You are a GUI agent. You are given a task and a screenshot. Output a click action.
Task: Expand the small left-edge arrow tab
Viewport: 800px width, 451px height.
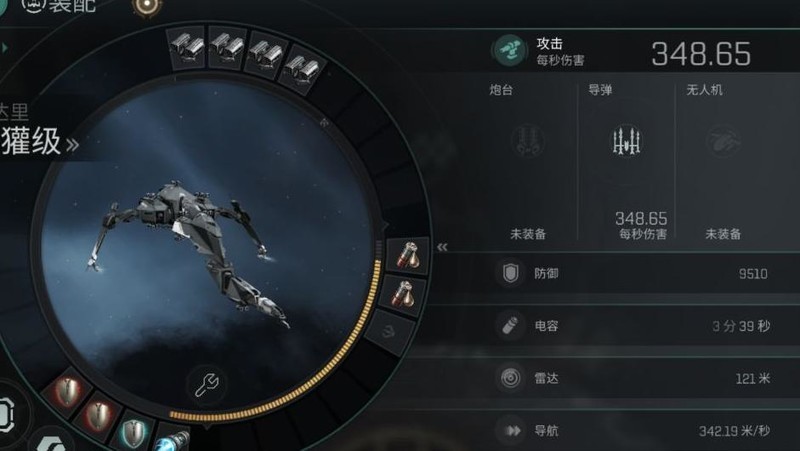tap(5, 47)
